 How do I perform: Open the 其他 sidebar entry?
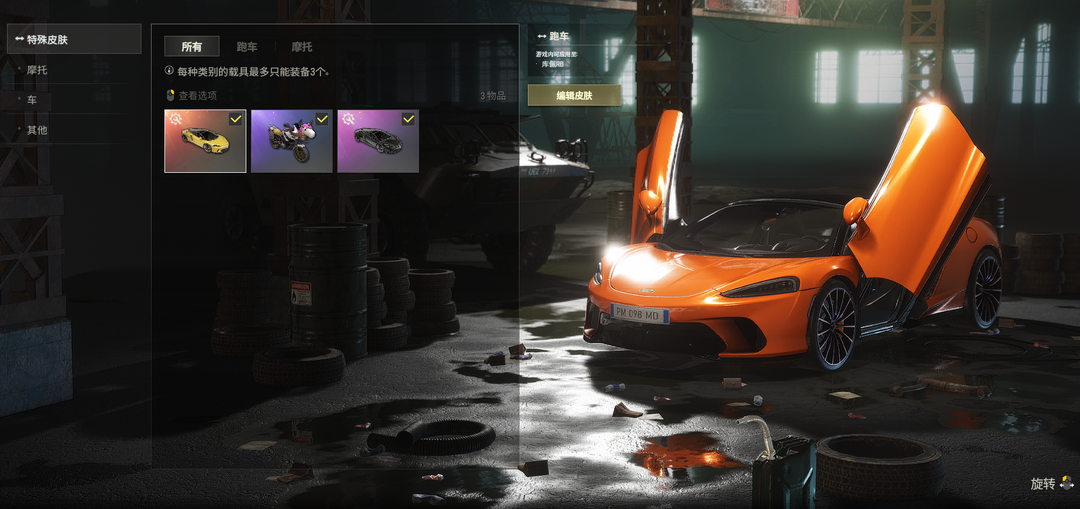(x=37, y=130)
